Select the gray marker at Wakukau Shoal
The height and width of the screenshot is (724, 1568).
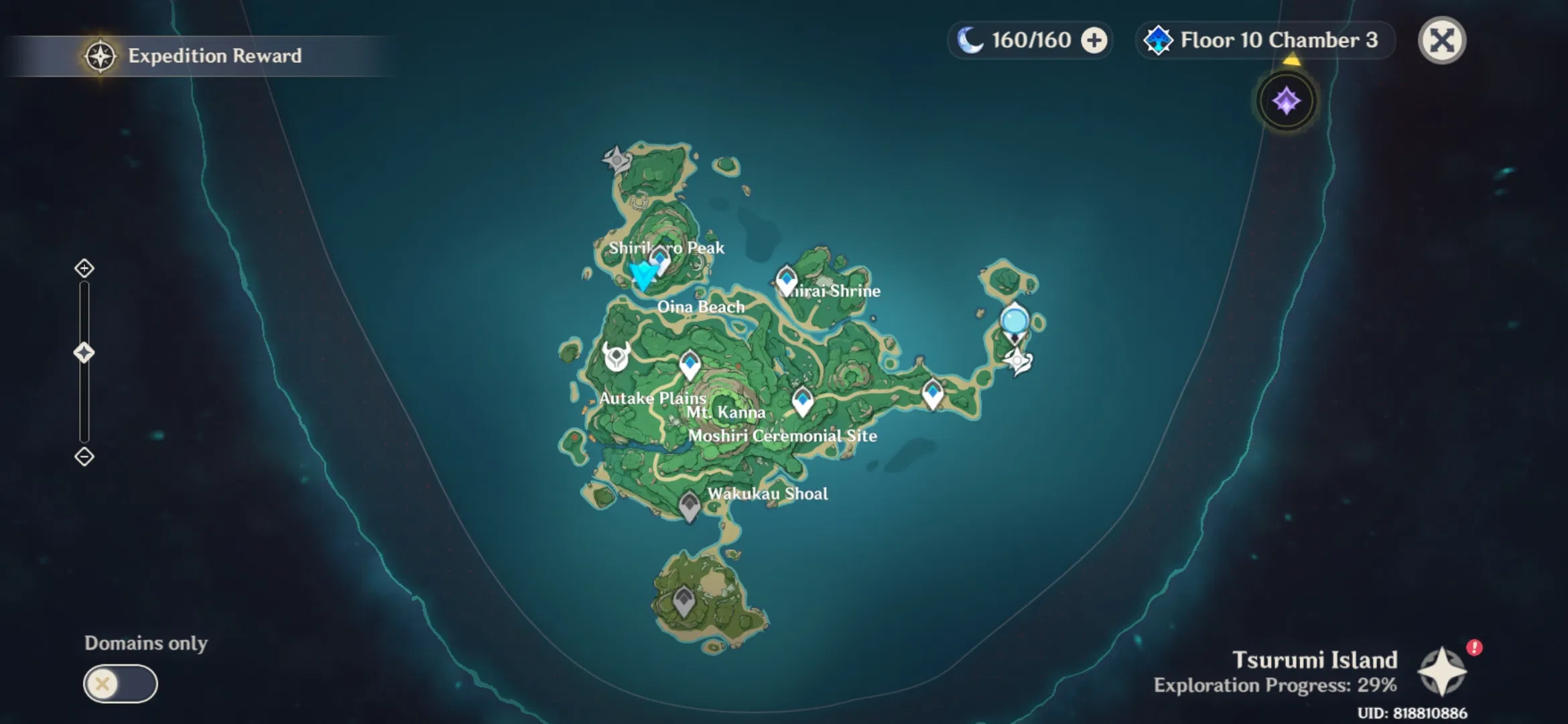[x=690, y=504]
